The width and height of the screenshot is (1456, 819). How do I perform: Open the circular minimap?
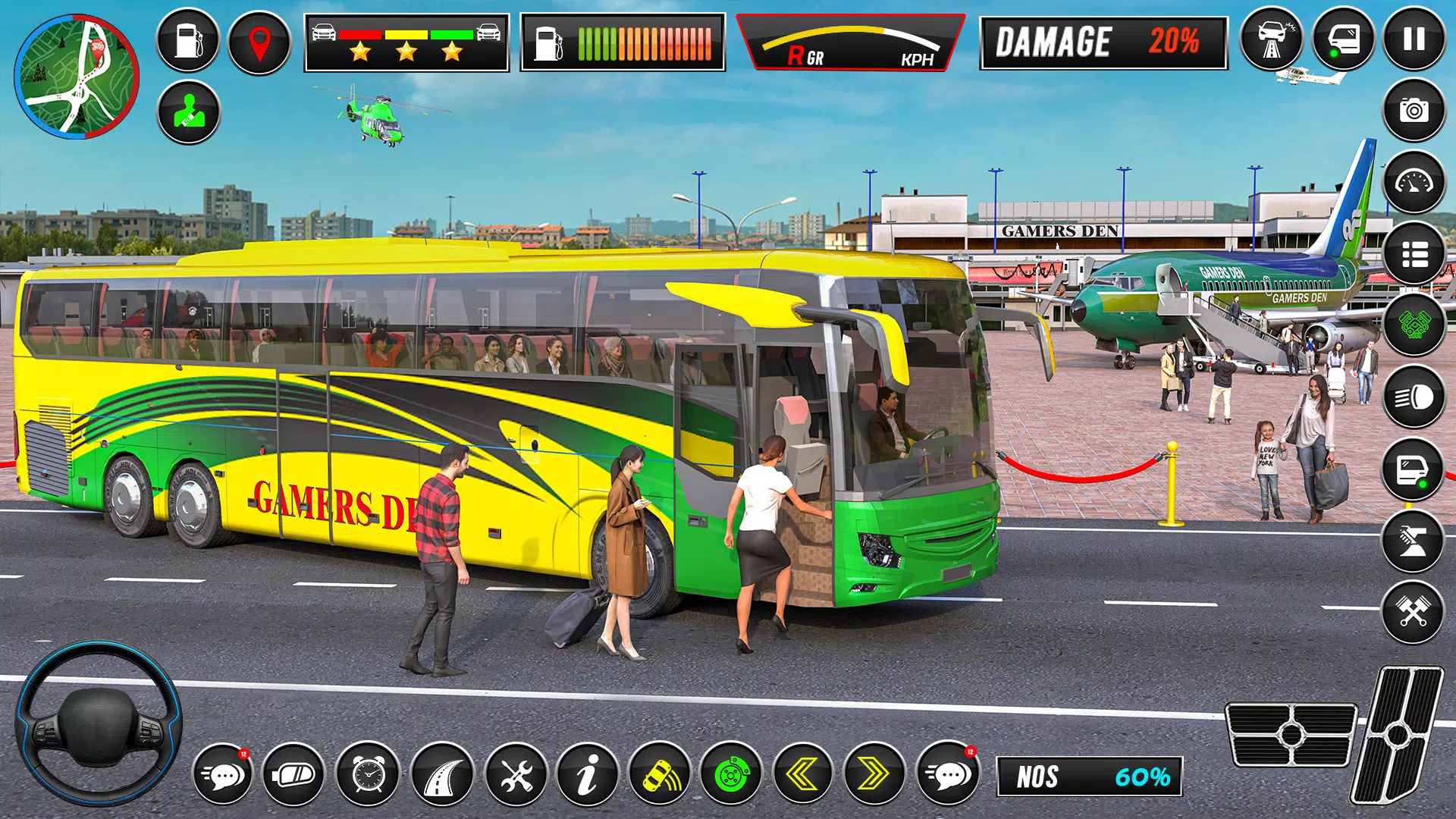[77, 77]
